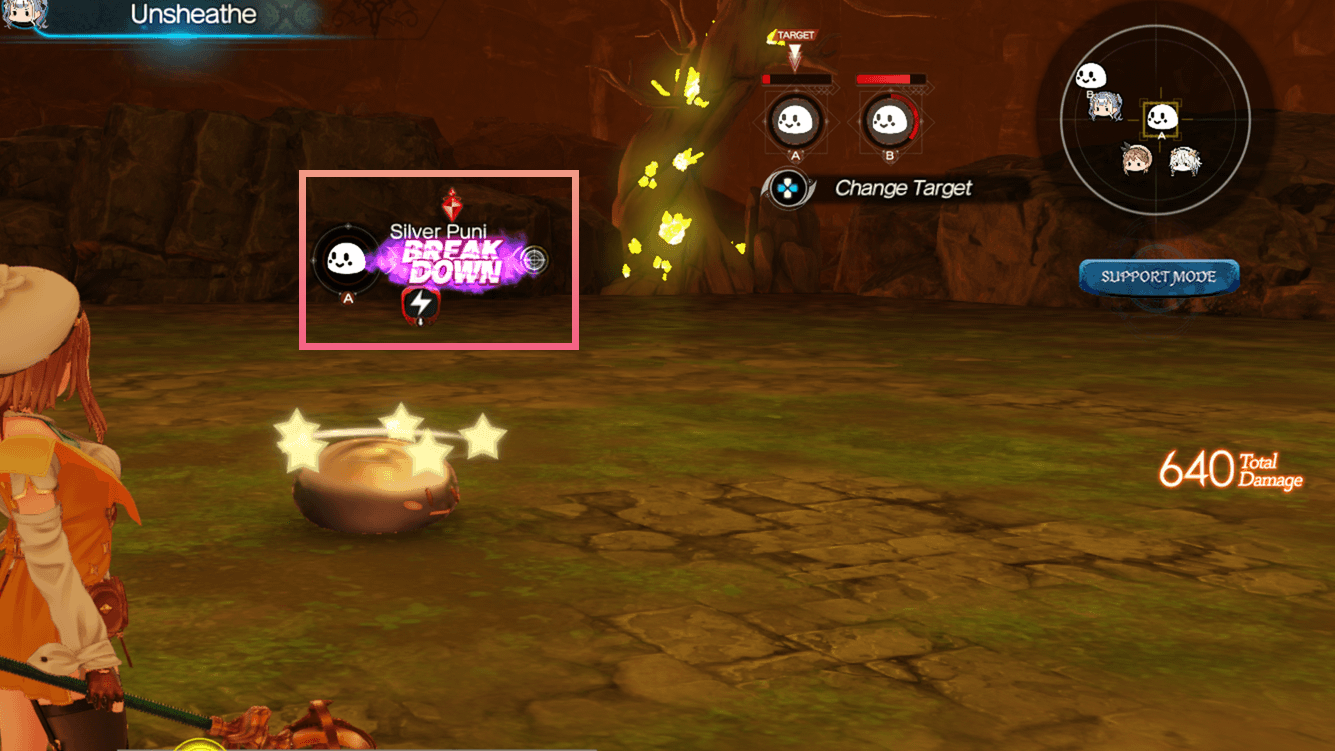
Task: Click the brown-haired character on the radar
Action: [1138, 159]
